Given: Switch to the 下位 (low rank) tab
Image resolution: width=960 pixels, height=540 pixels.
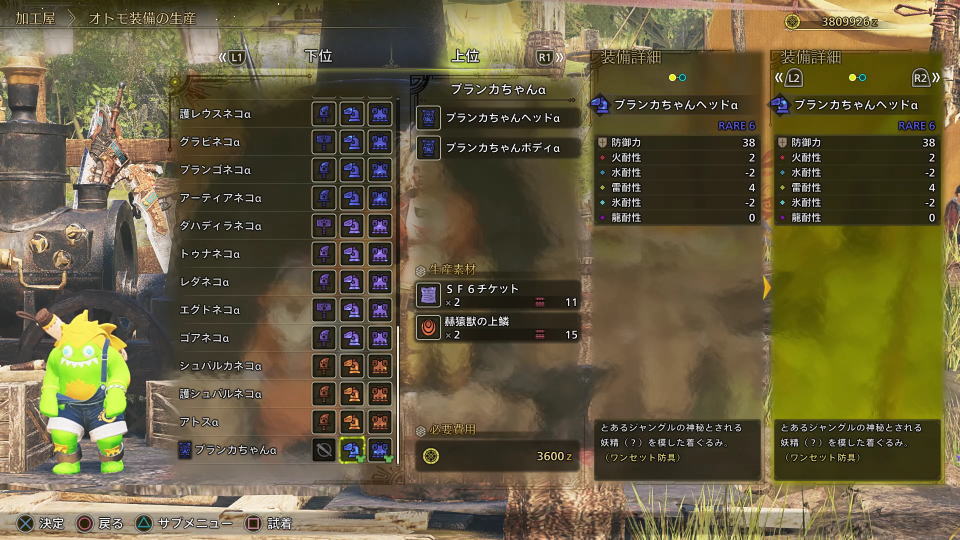Looking at the screenshot, I should tap(318, 57).
